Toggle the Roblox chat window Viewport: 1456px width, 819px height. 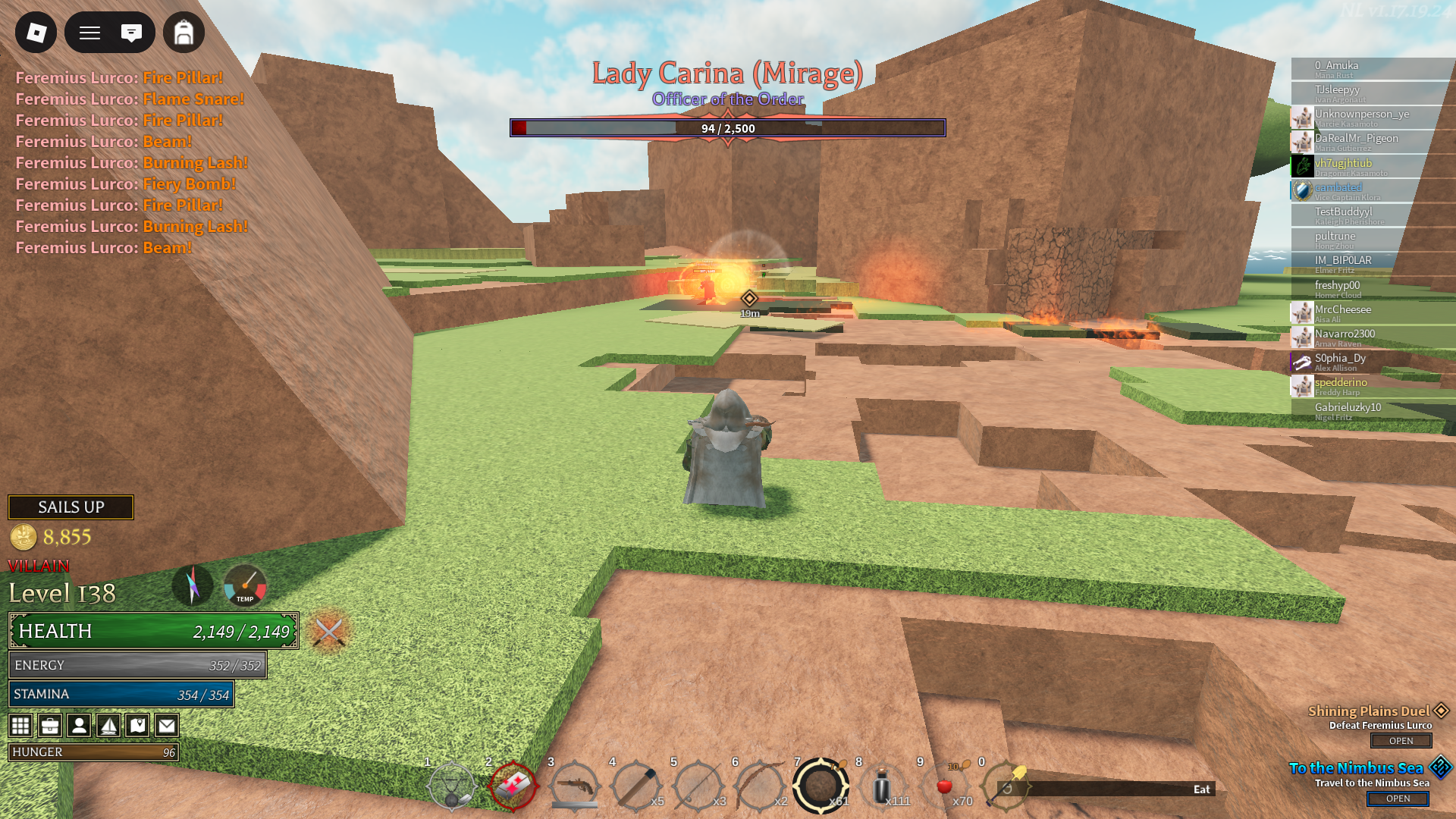click(131, 33)
